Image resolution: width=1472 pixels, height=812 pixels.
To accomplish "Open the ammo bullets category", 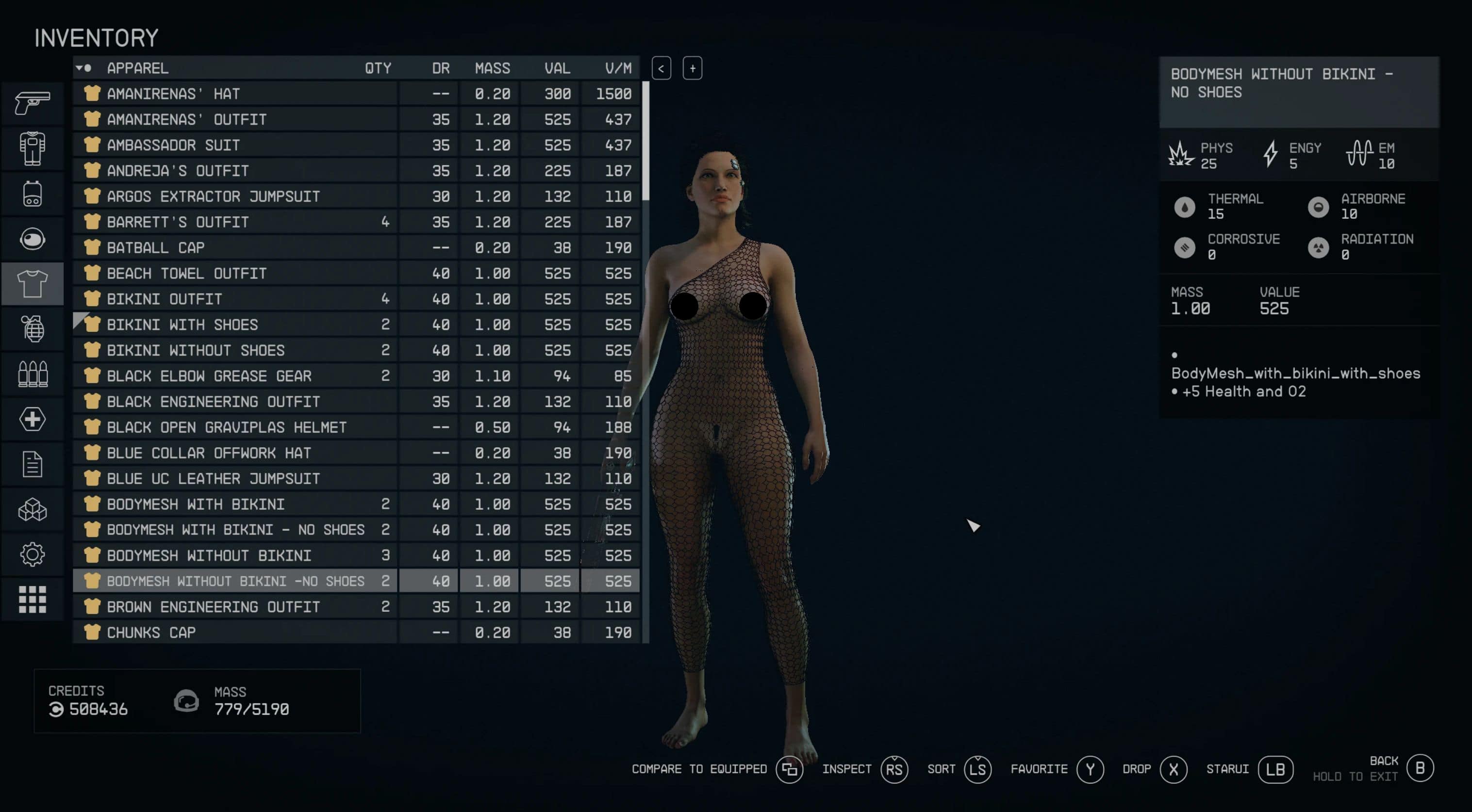I will (x=33, y=374).
